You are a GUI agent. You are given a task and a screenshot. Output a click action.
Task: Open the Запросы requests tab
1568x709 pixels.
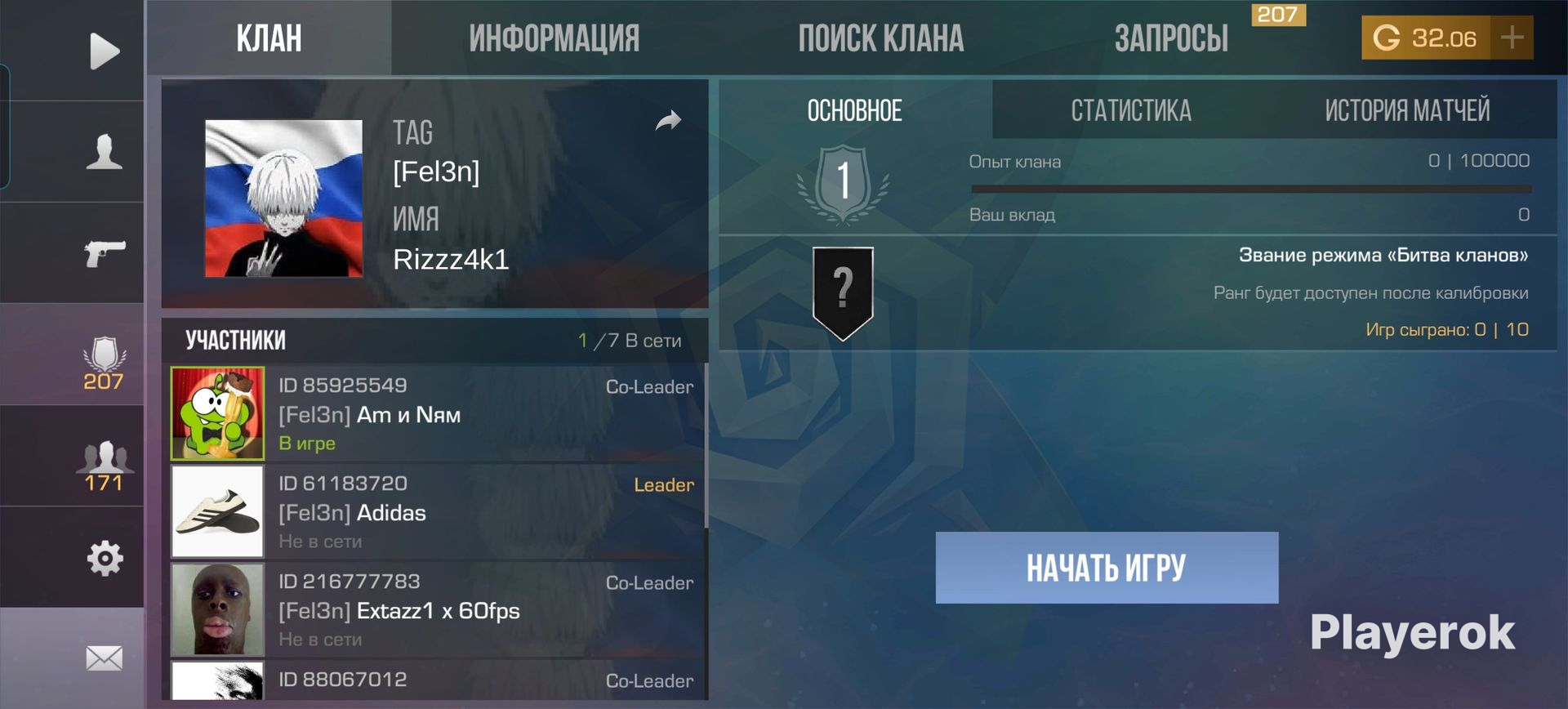1171,38
